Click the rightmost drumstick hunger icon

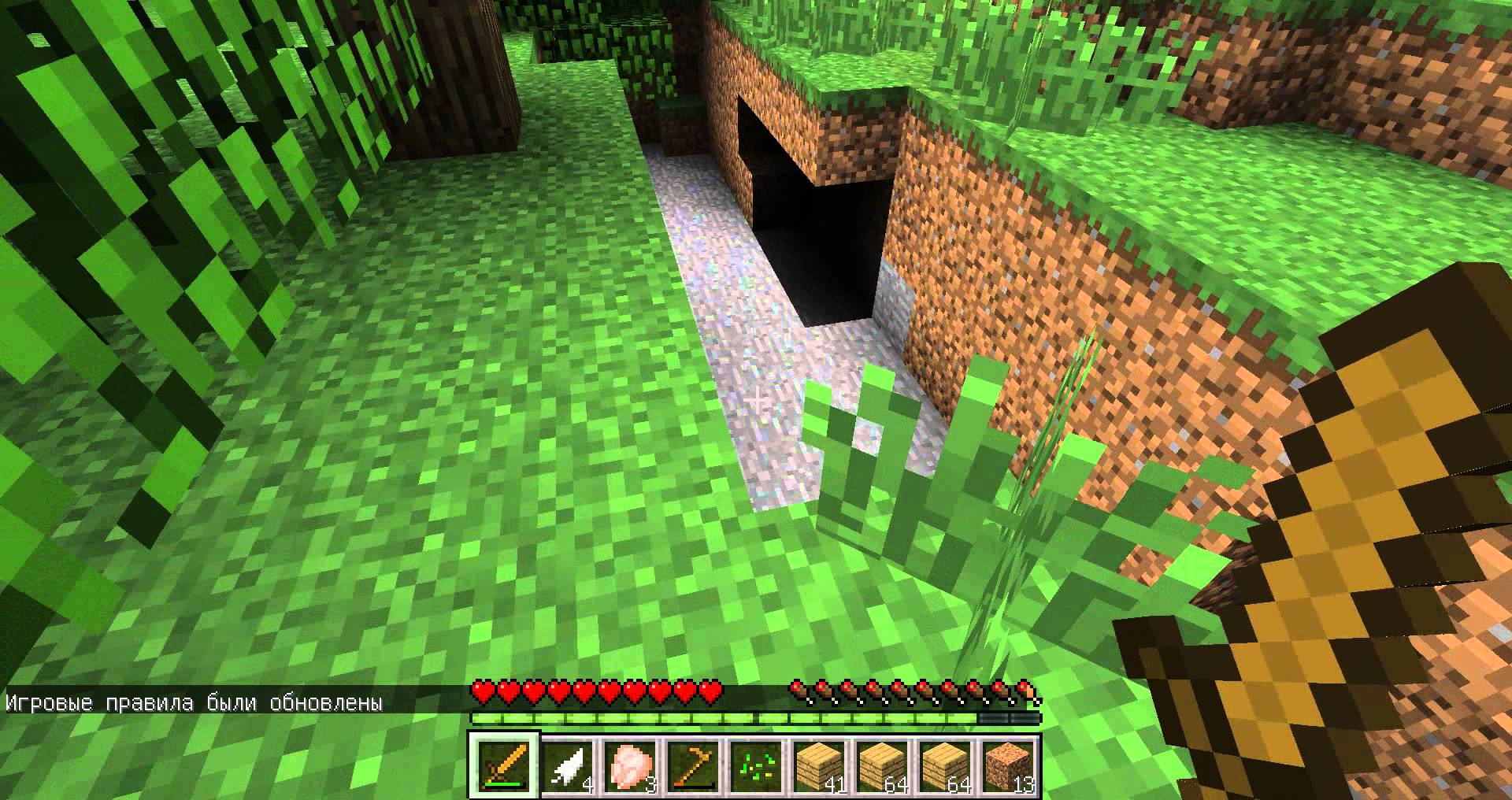click(x=1028, y=689)
